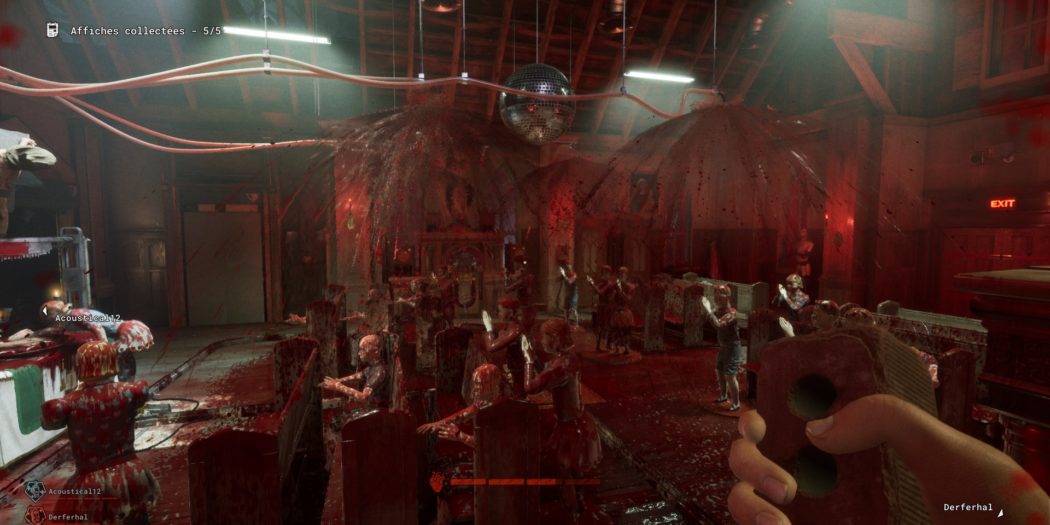
Task: Select the objective device icon beside Affiches collectées
Action: tap(52, 30)
